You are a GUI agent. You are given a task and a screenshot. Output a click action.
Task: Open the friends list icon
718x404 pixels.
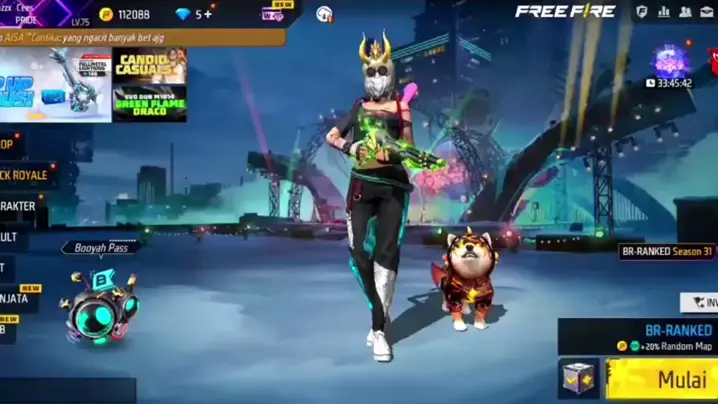pyautogui.click(x=686, y=12)
